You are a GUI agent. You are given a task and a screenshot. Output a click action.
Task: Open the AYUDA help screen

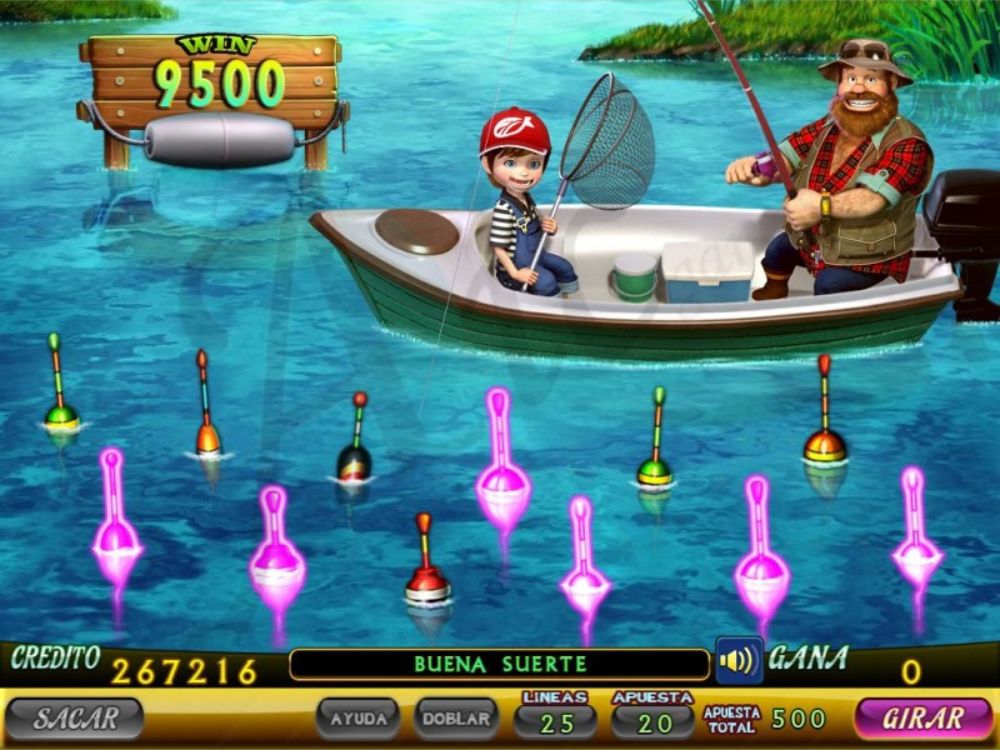pyautogui.click(x=358, y=718)
